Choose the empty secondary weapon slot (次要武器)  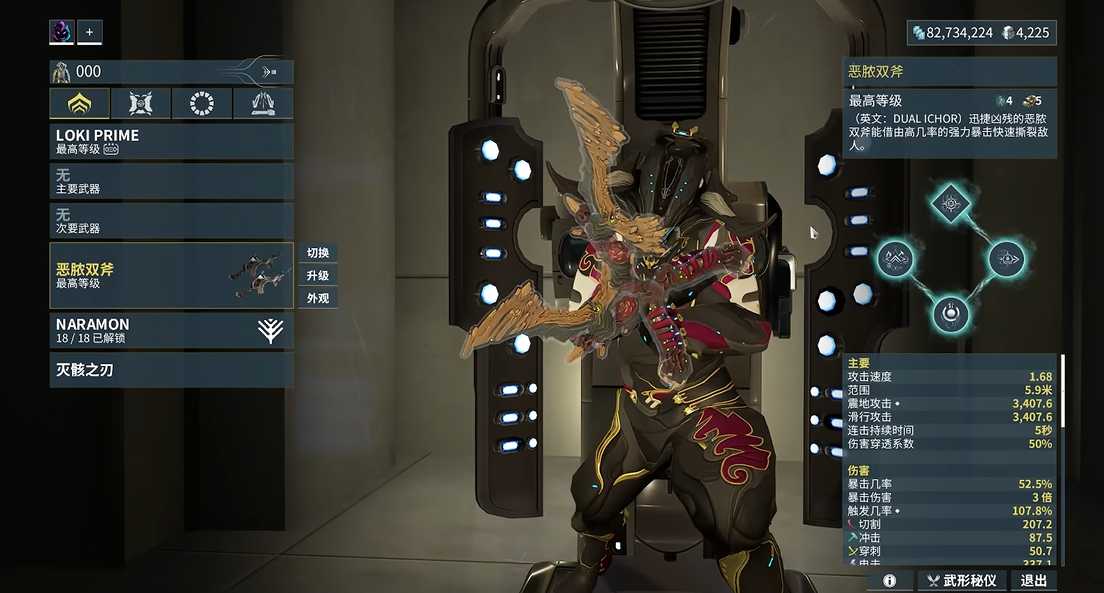click(x=171, y=221)
